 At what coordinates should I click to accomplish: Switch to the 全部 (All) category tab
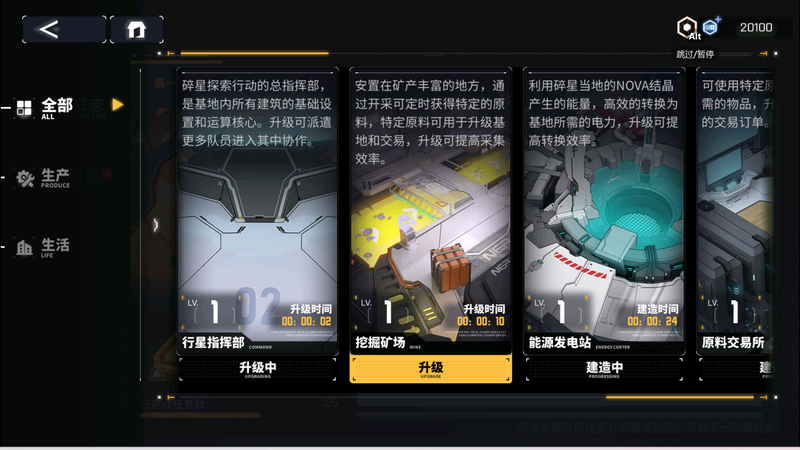(45, 108)
